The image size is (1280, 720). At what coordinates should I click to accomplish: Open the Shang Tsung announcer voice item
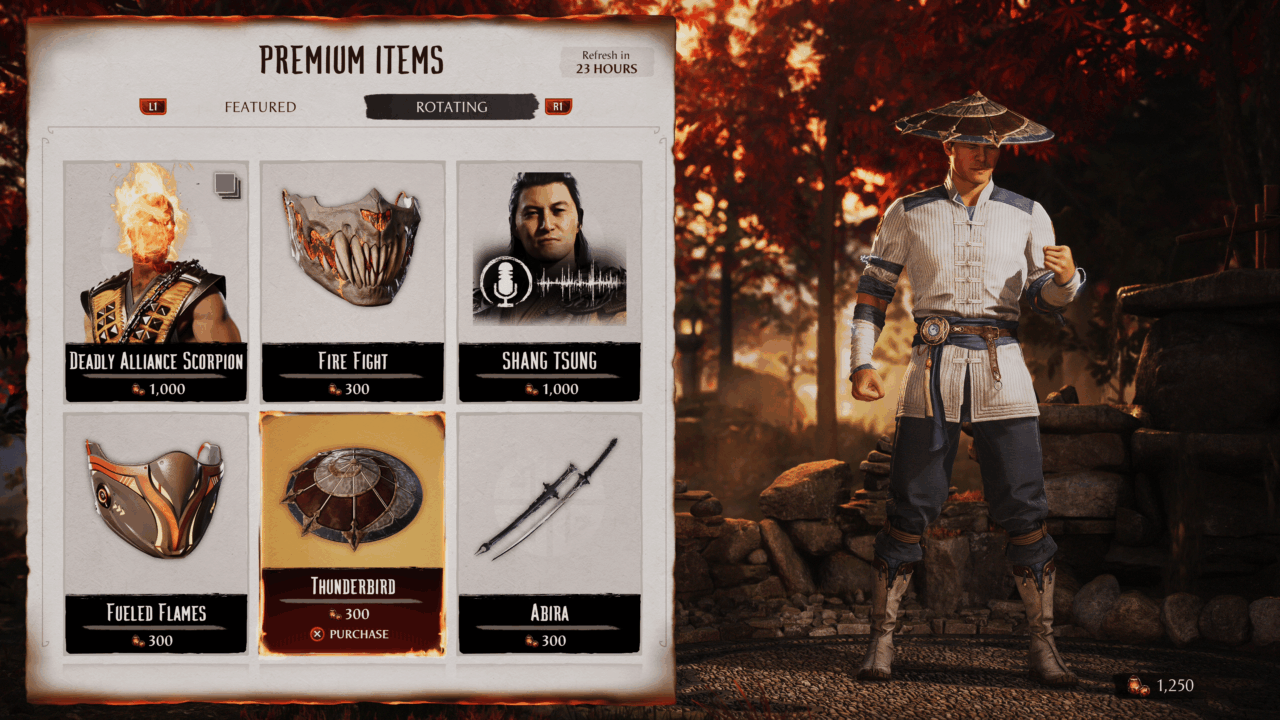(x=549, y=280)
